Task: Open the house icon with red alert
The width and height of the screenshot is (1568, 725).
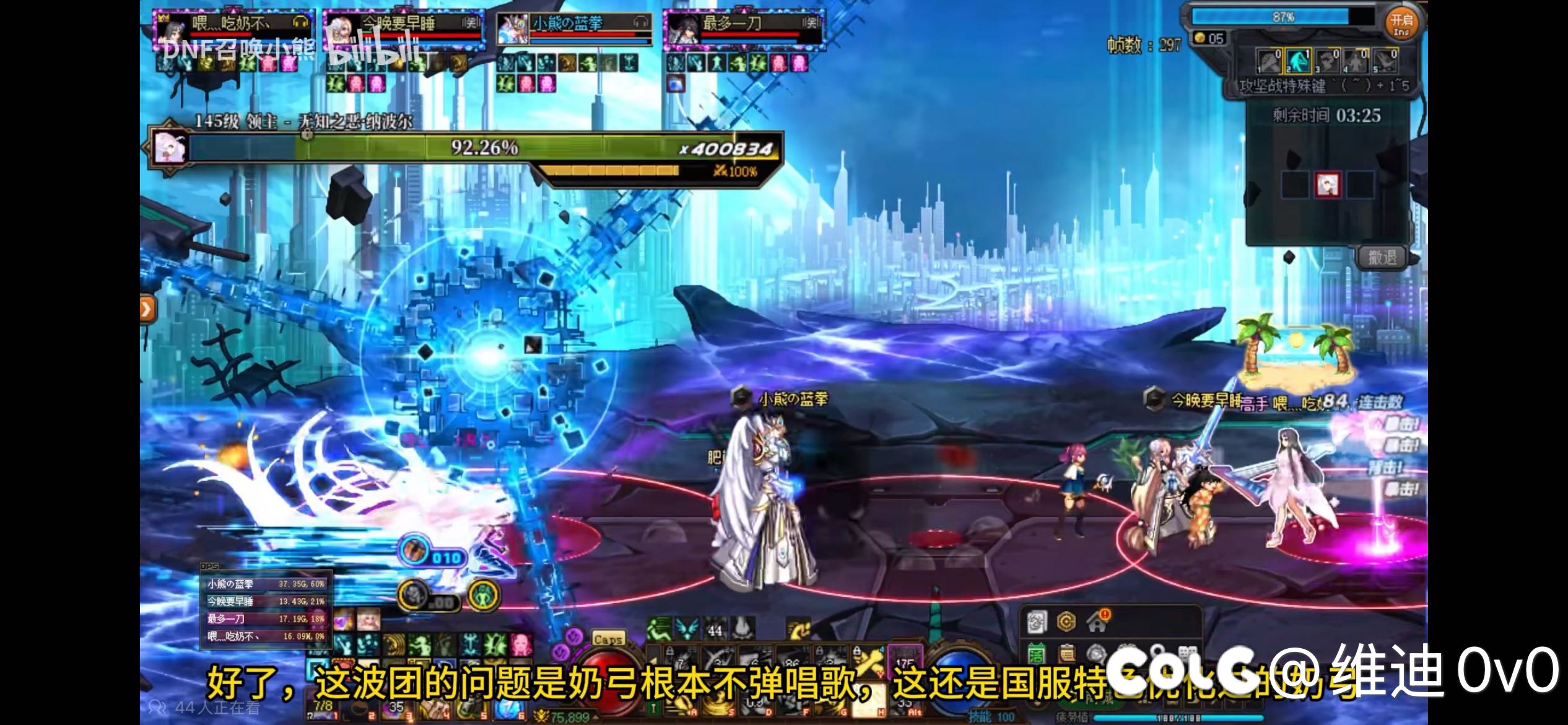Action: tap(1098, 620)
